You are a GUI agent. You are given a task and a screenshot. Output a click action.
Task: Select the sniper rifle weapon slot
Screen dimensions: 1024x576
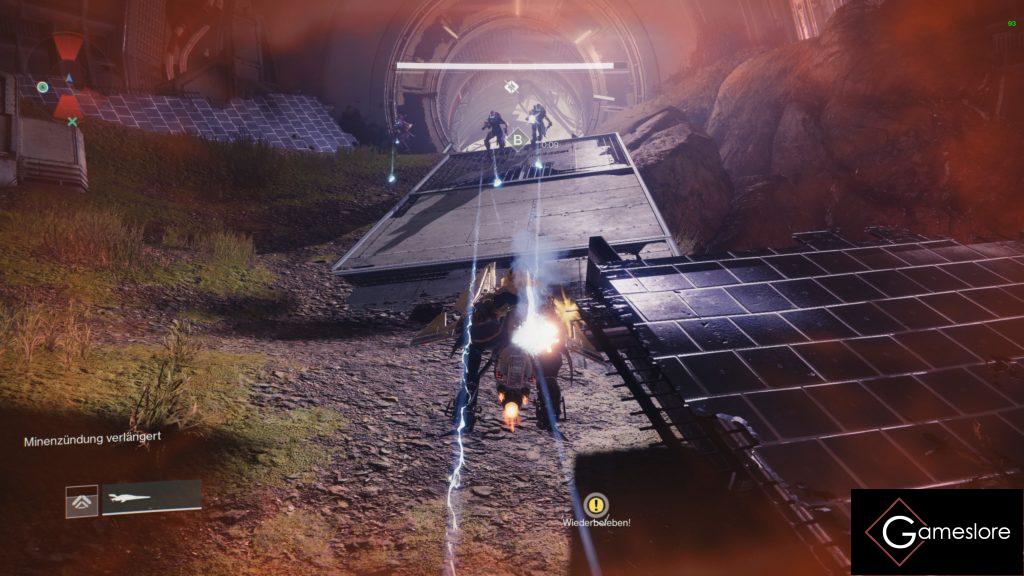pos(151,497)
